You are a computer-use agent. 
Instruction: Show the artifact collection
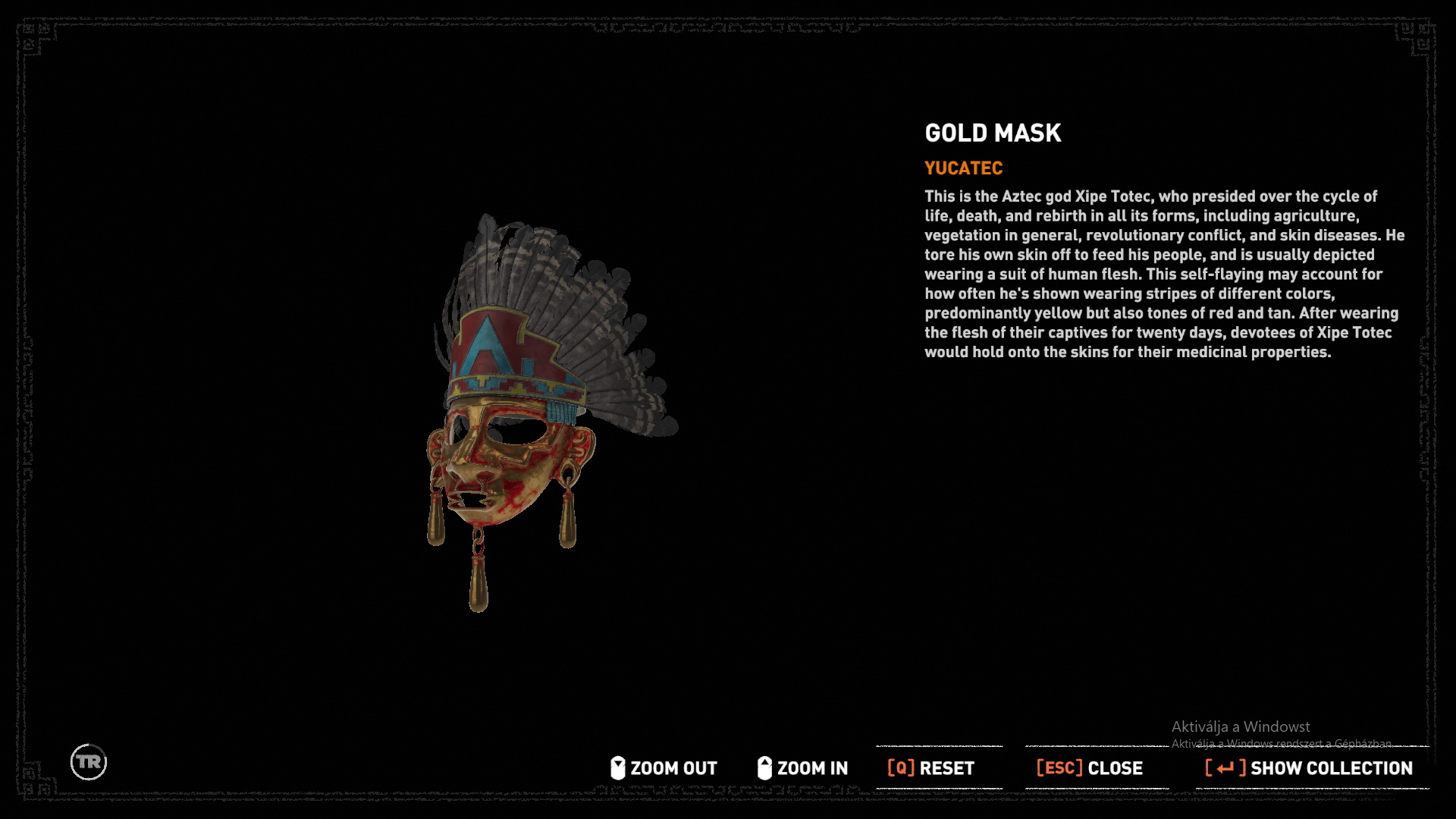[1310, 768]
